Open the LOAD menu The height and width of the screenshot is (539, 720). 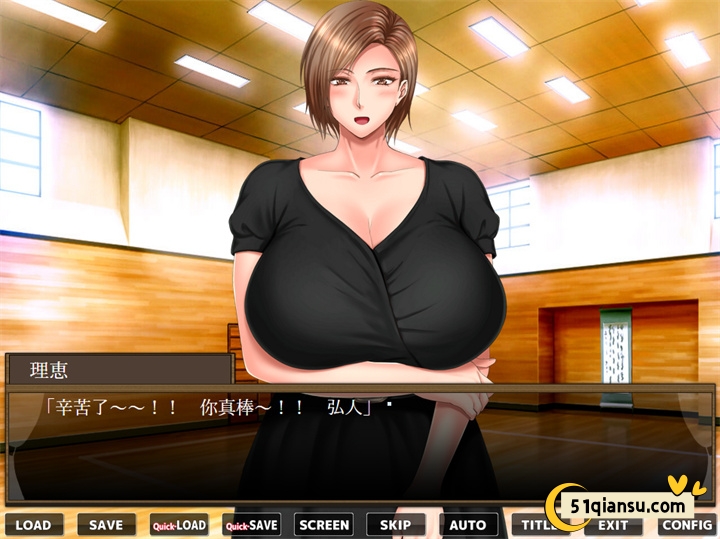coord(33,525)
